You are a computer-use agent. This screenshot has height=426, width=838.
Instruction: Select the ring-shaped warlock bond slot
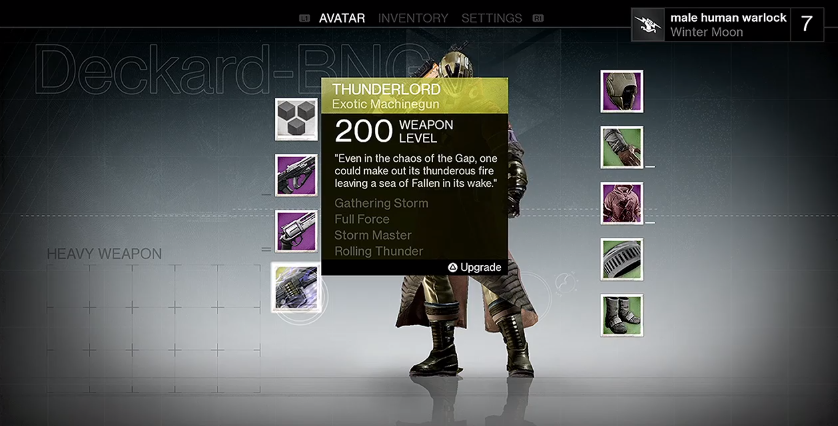622,260
